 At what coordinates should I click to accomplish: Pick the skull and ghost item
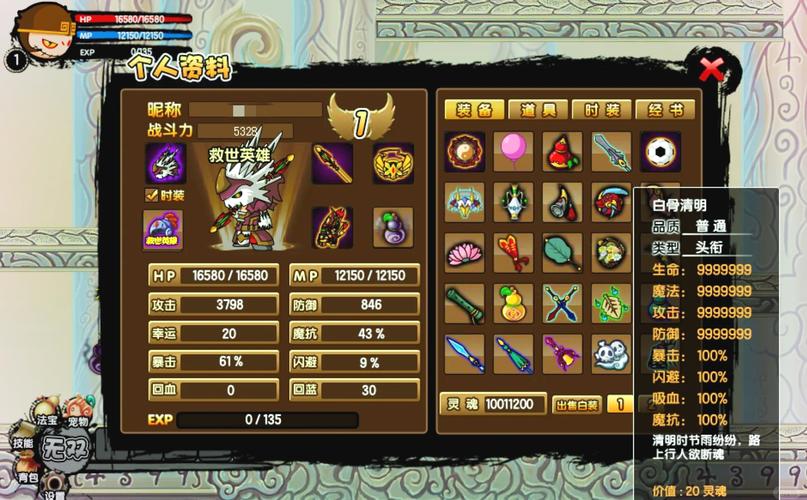[611, 354]
